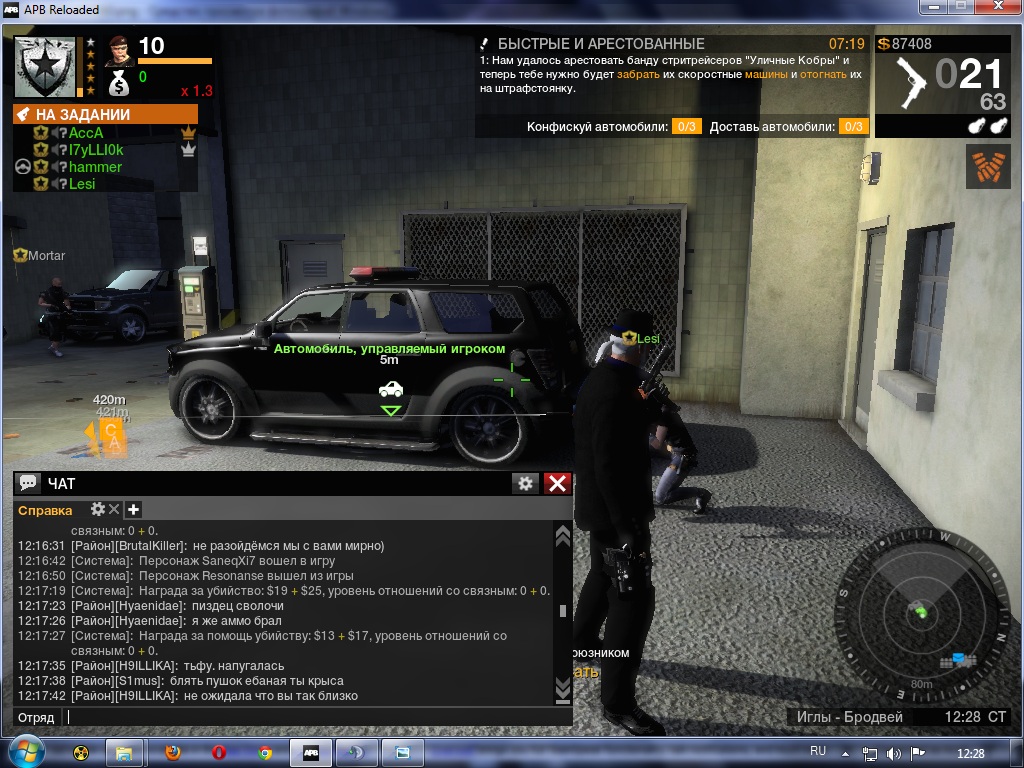Close the chat window with the red X
The height and width of the screenshot is (768, 1024).
(x=558, y=484)
